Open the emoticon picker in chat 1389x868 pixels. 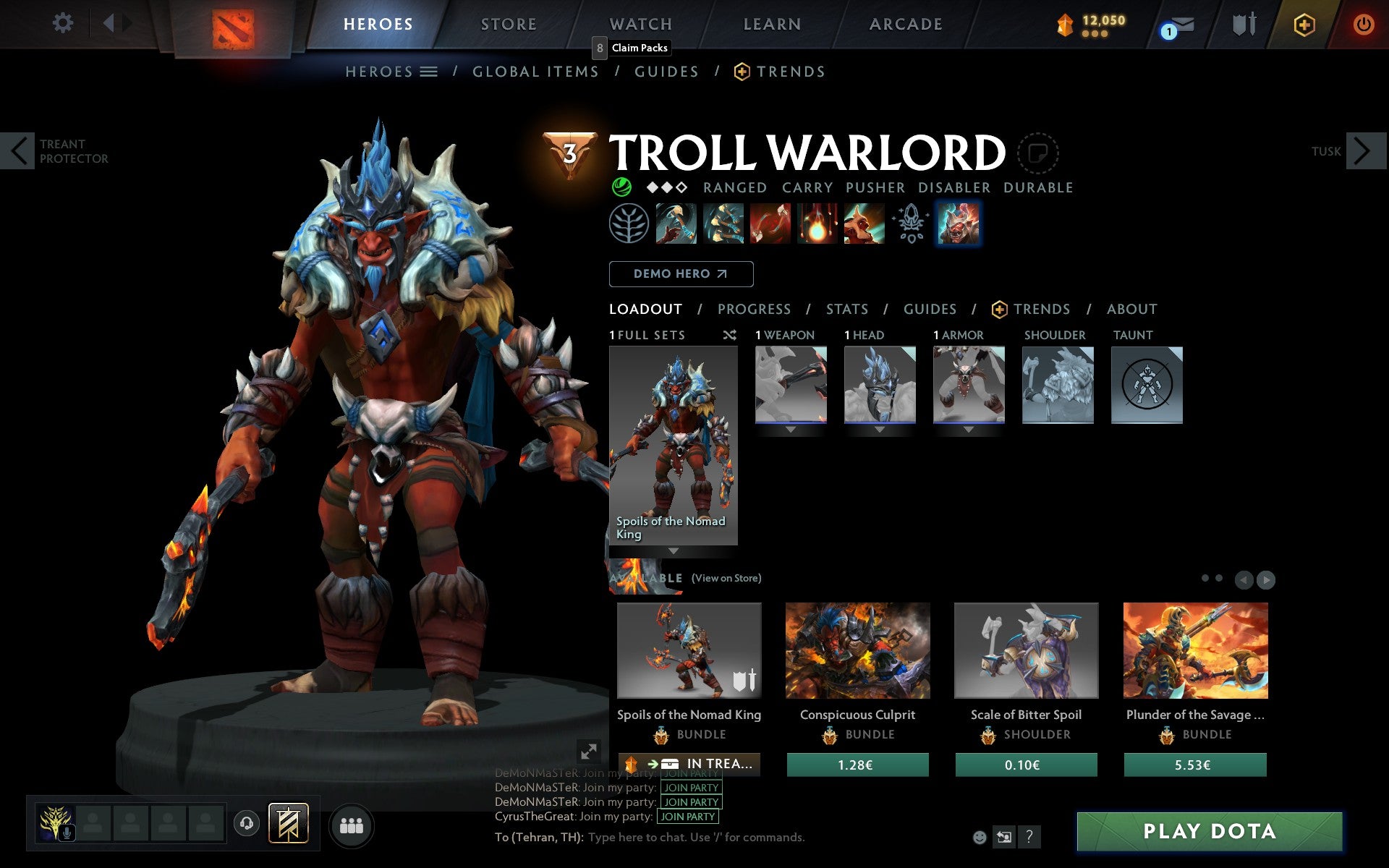click(981, 837)
